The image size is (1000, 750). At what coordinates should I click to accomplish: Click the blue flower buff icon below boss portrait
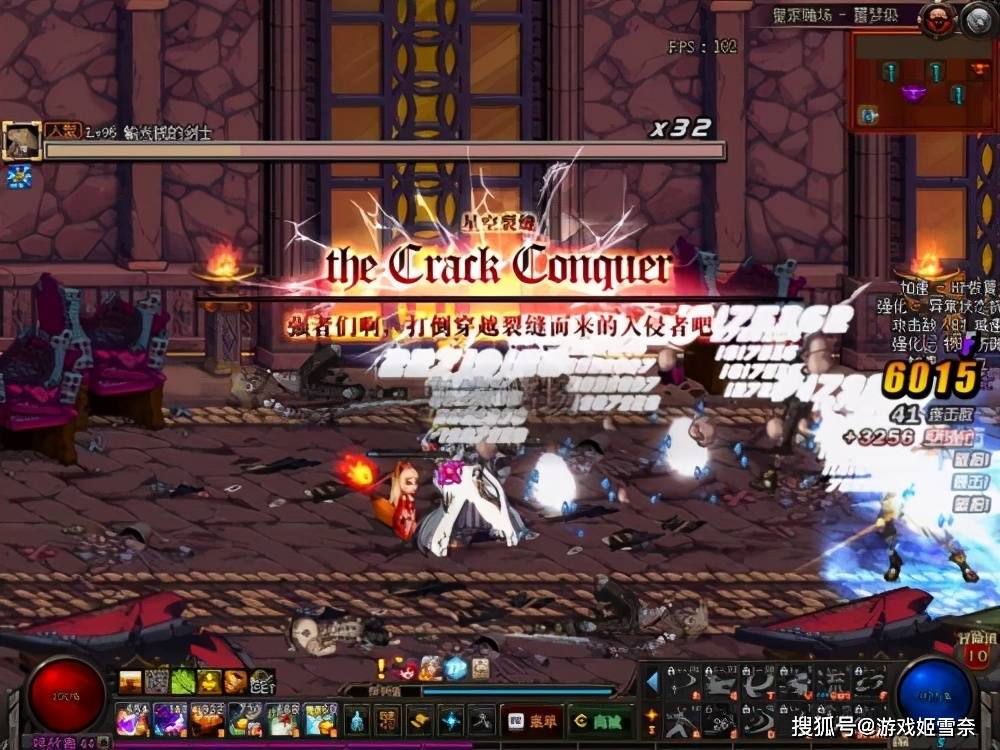click(18, 177)
